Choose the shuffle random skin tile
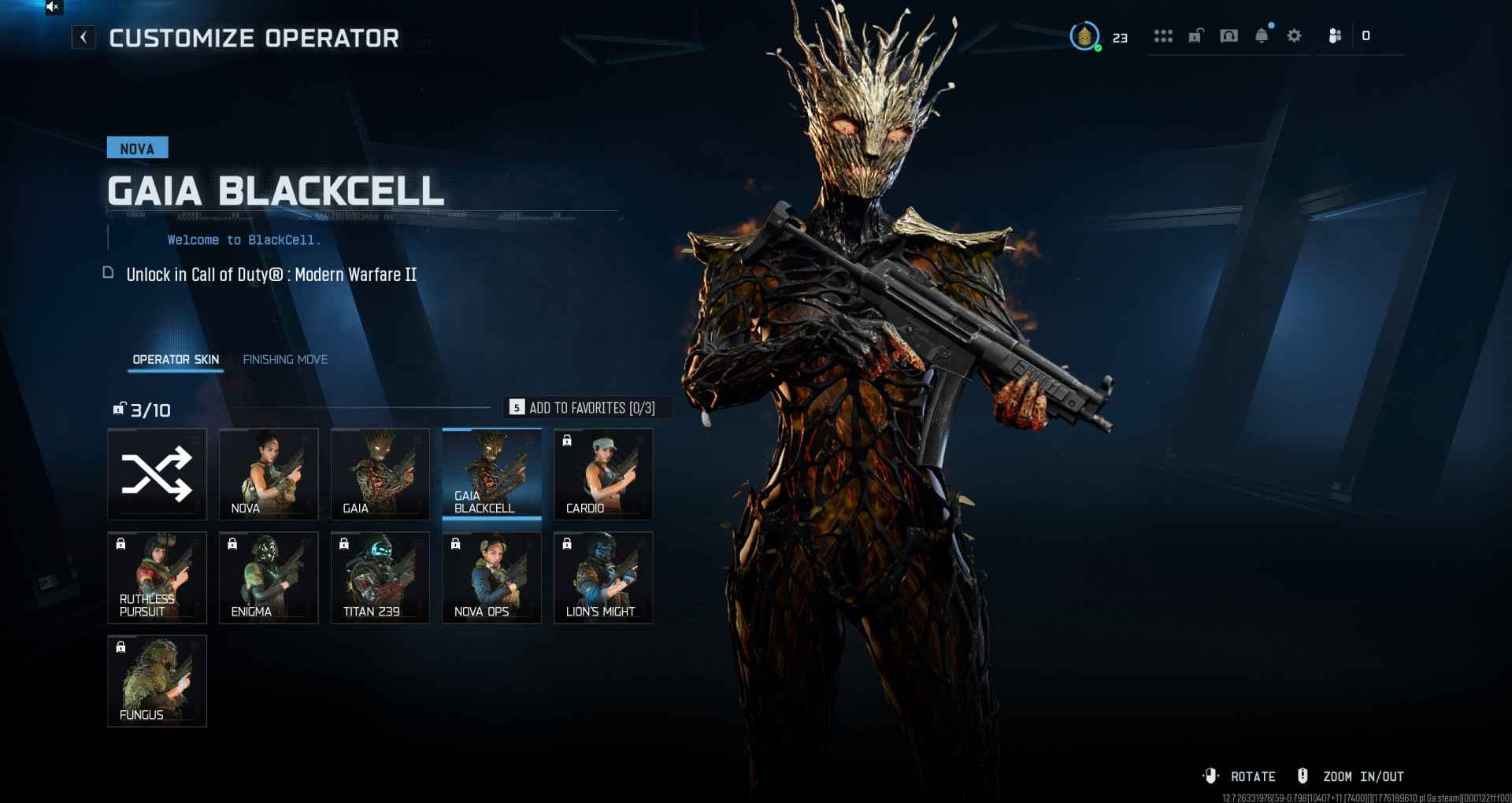Image resolution: width=1512 pixels, height=803 pixels. point(157,474)
